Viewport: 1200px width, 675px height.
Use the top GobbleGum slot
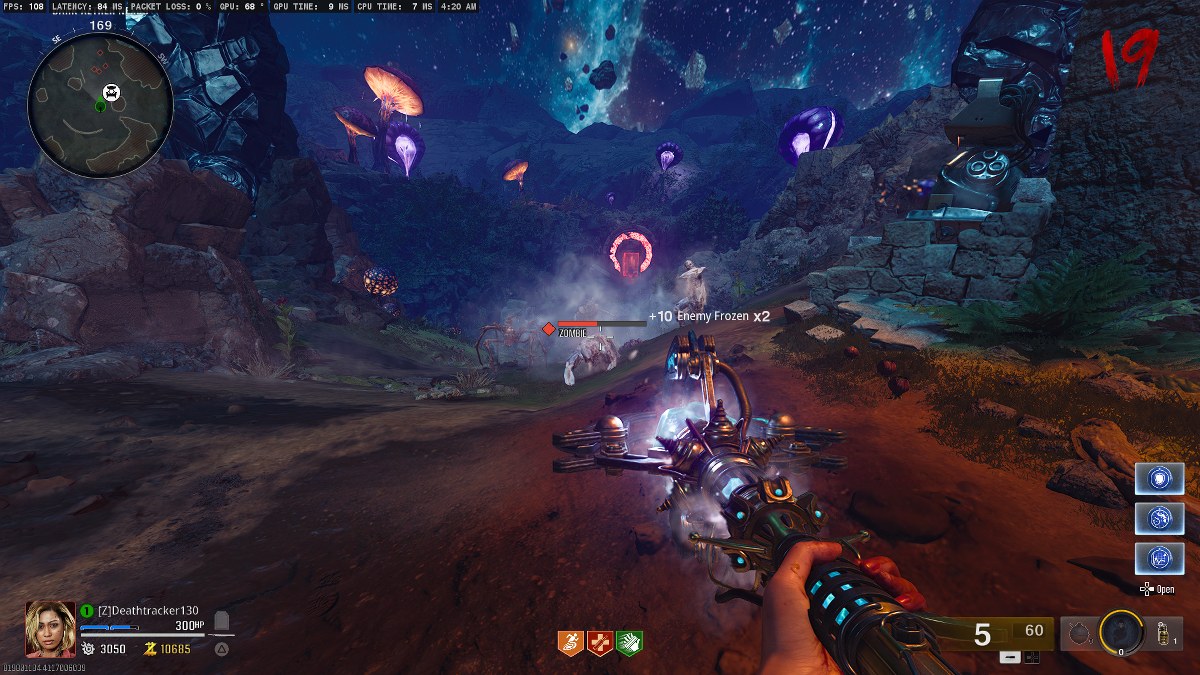pyautogui.click(x=1159, y=478)
